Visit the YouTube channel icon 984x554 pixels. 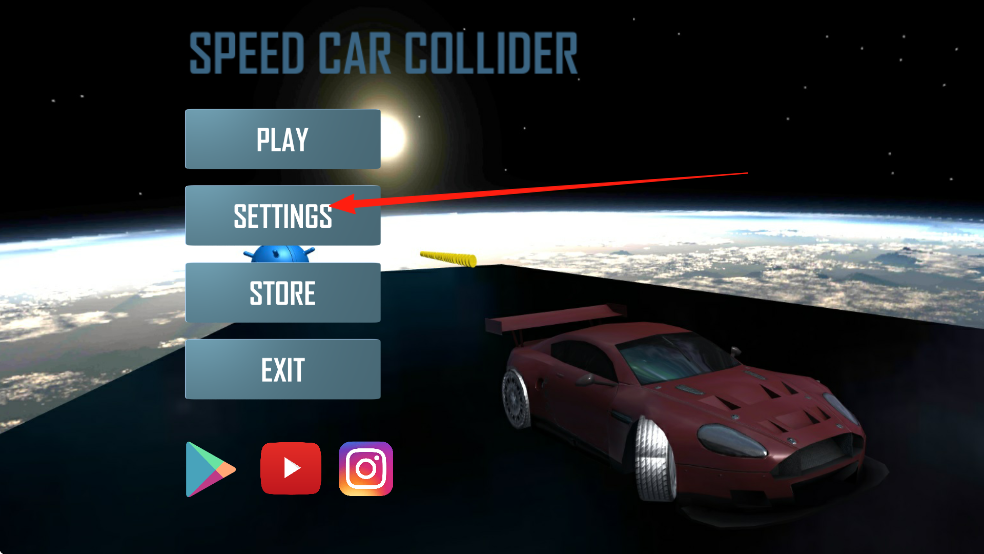tap(291, 468)
